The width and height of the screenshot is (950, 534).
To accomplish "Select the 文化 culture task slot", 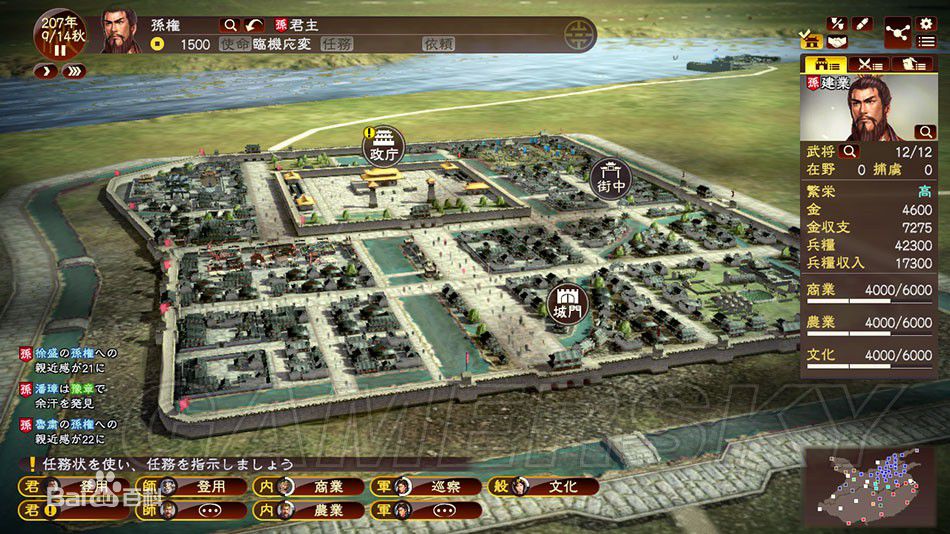I will [545, 487].
